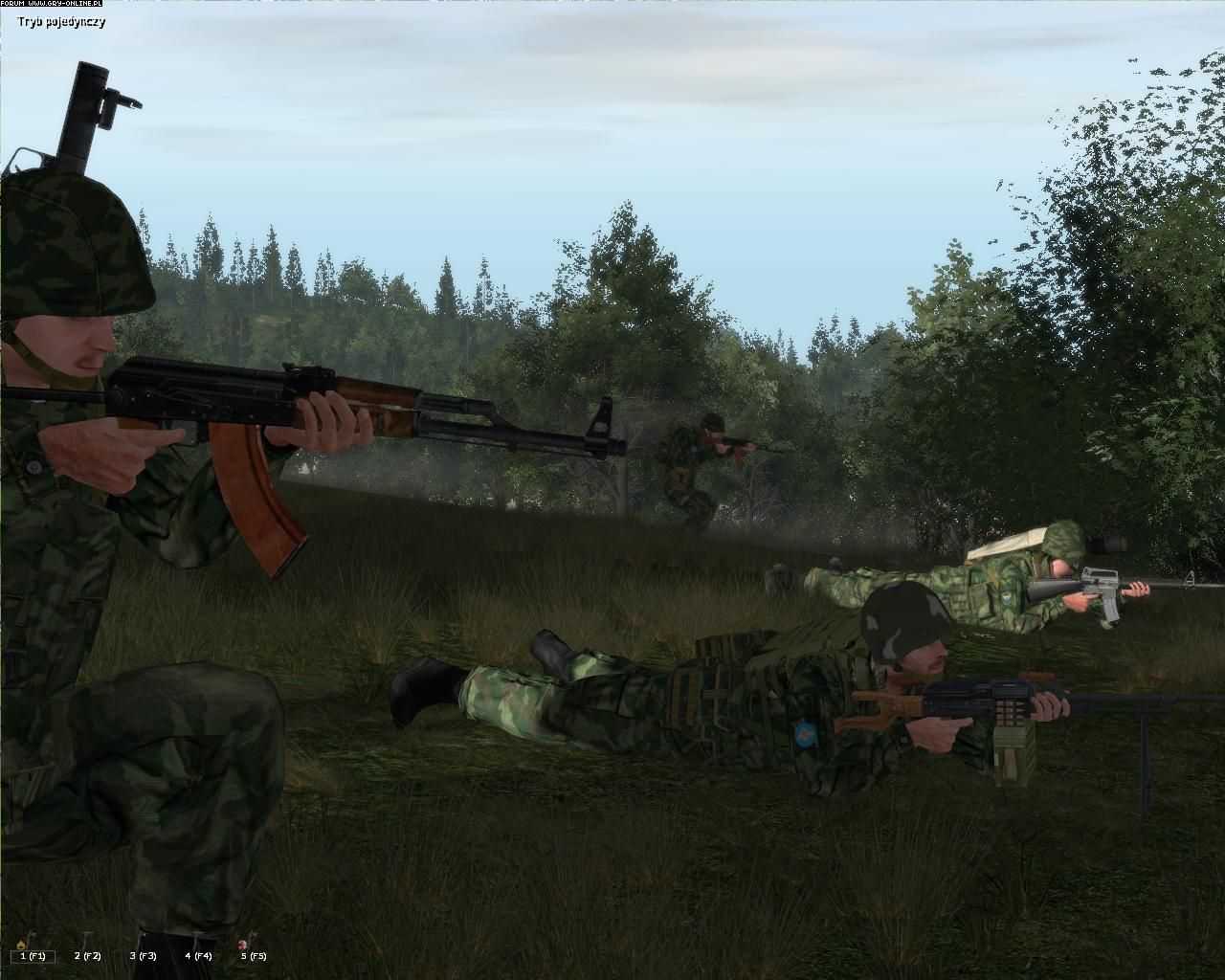Choose squad soldier 3 (F3)
The image size is (1225, 980).
tap(144, 955)
